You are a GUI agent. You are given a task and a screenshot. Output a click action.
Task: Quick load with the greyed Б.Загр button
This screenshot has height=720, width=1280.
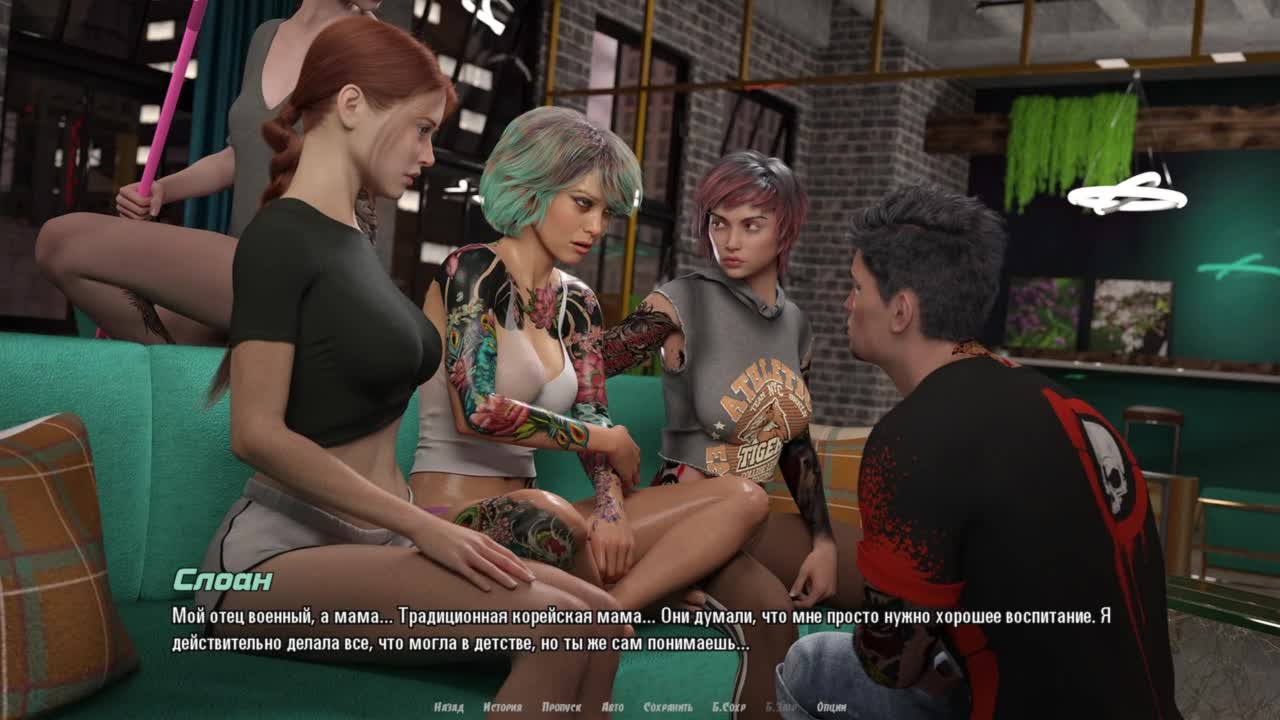click(x=782, y=707)
